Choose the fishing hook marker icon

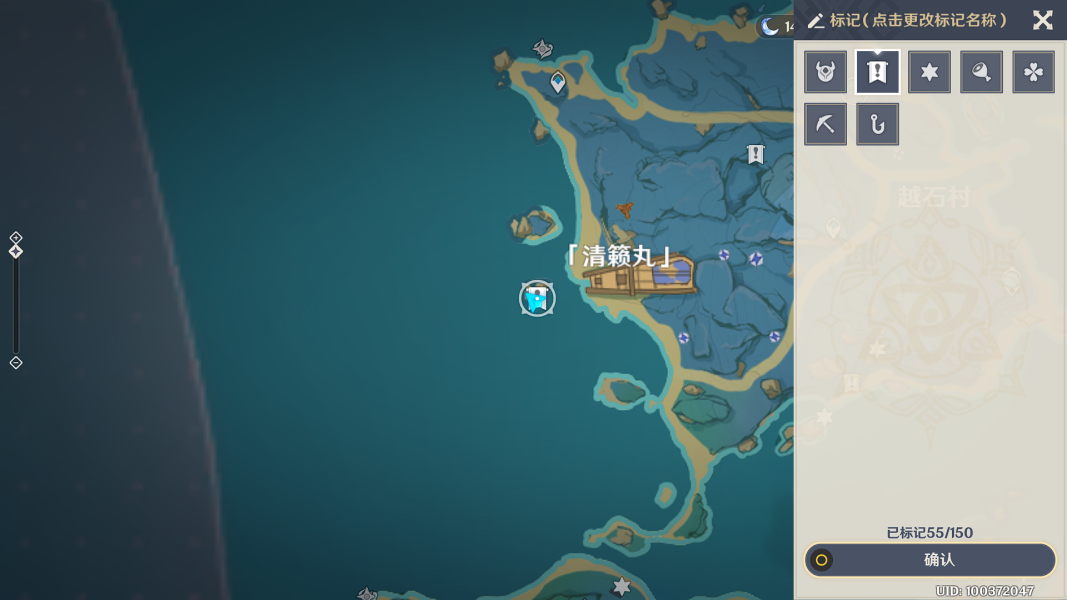click(877, 124)
